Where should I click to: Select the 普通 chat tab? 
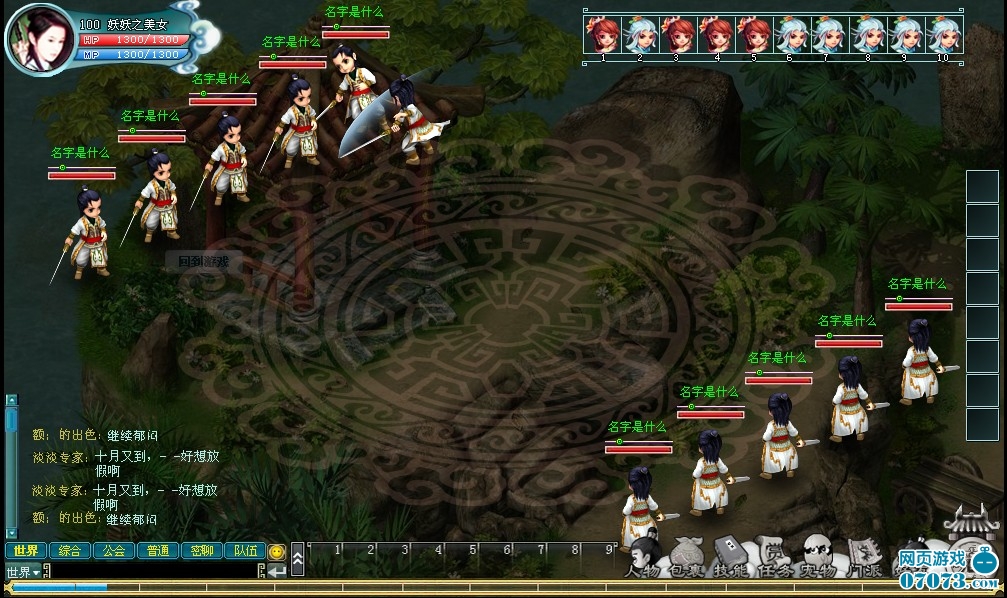(157, 550)
